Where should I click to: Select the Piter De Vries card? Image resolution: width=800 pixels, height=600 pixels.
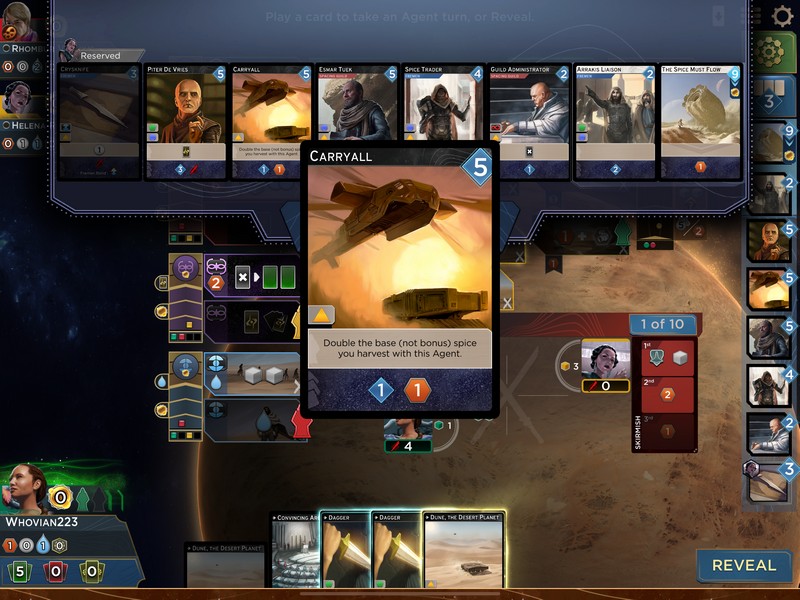click(x=186, y=122)
